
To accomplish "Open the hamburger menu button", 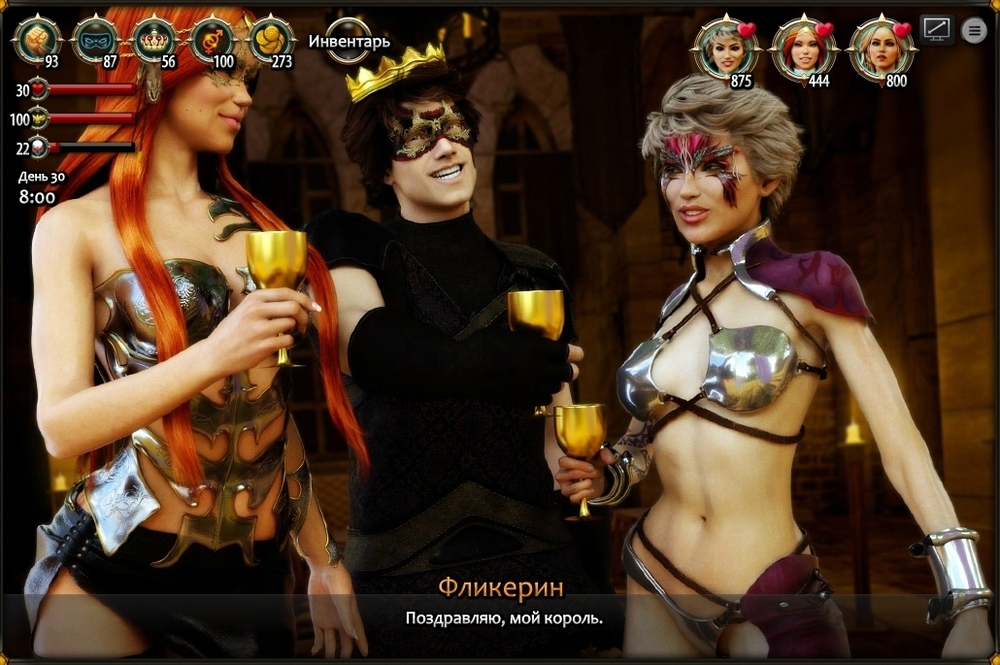I will click(x=974, y=31).
